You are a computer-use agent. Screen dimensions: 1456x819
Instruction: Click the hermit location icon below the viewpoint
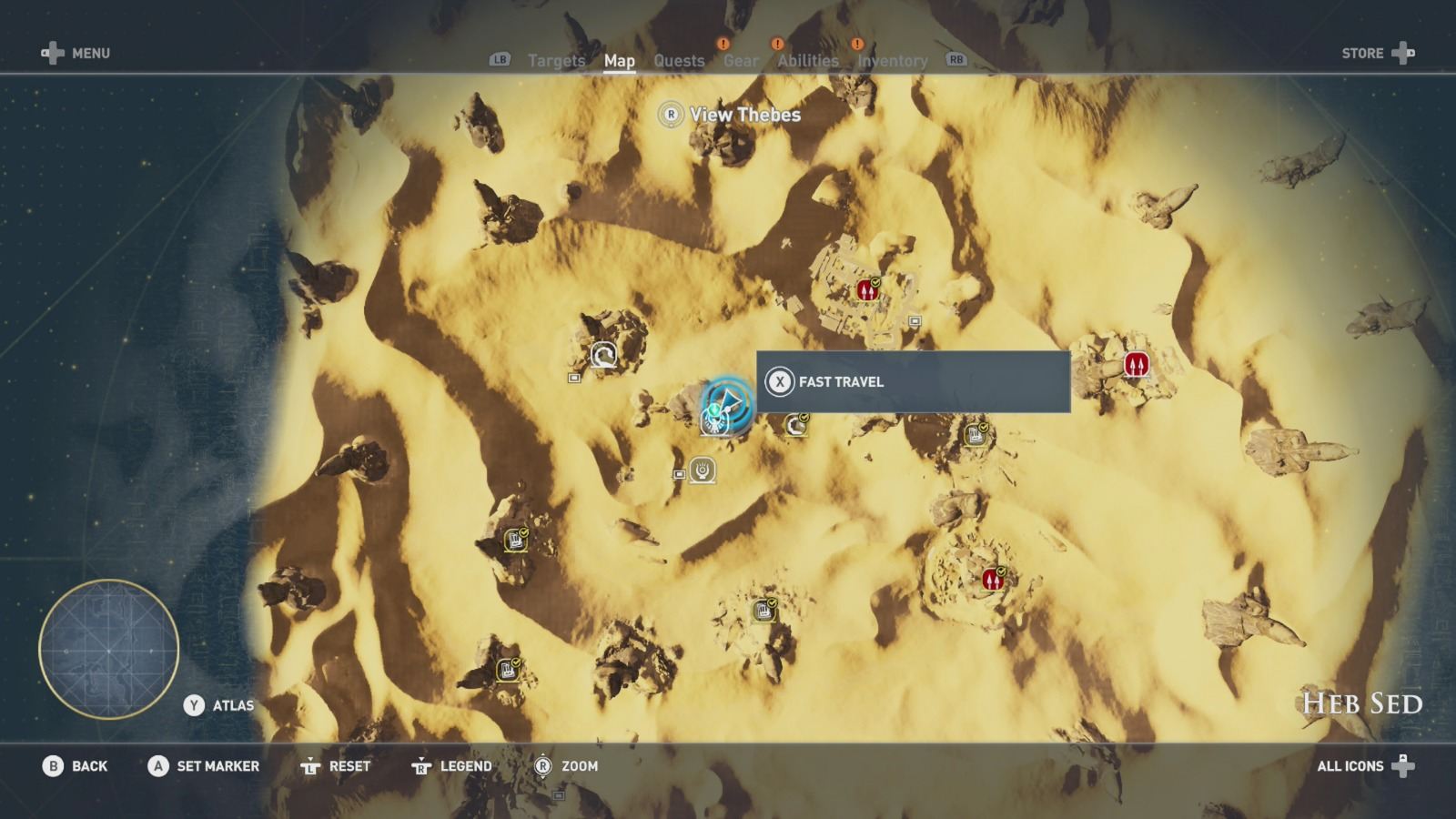click(x=701, y=470)
